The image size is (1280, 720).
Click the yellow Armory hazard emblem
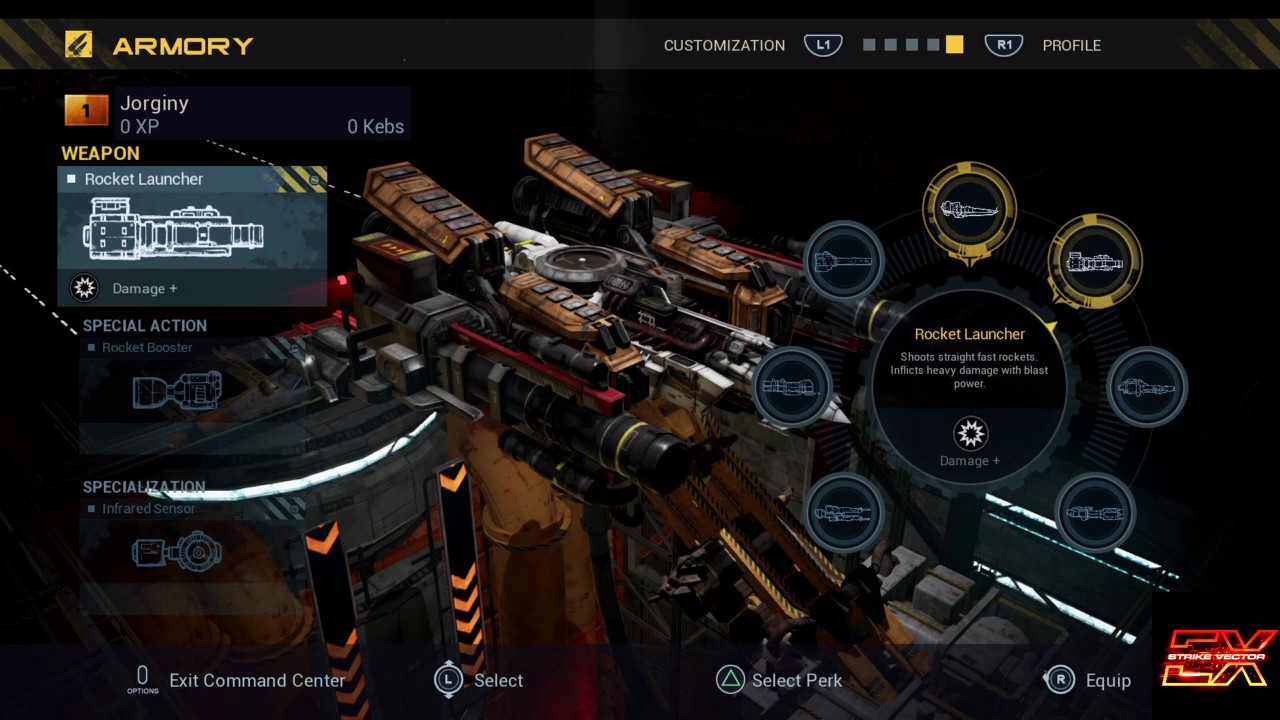click(x=78, y=44)
